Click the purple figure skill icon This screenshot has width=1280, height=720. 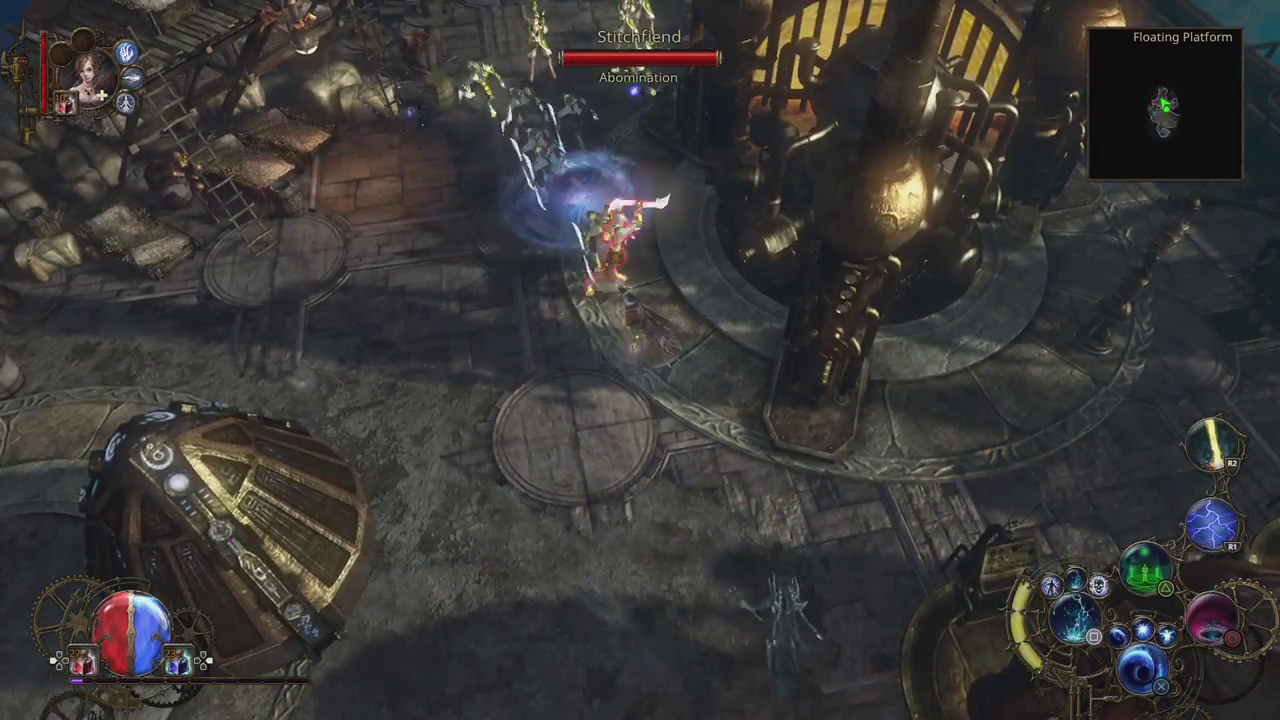1050,587
